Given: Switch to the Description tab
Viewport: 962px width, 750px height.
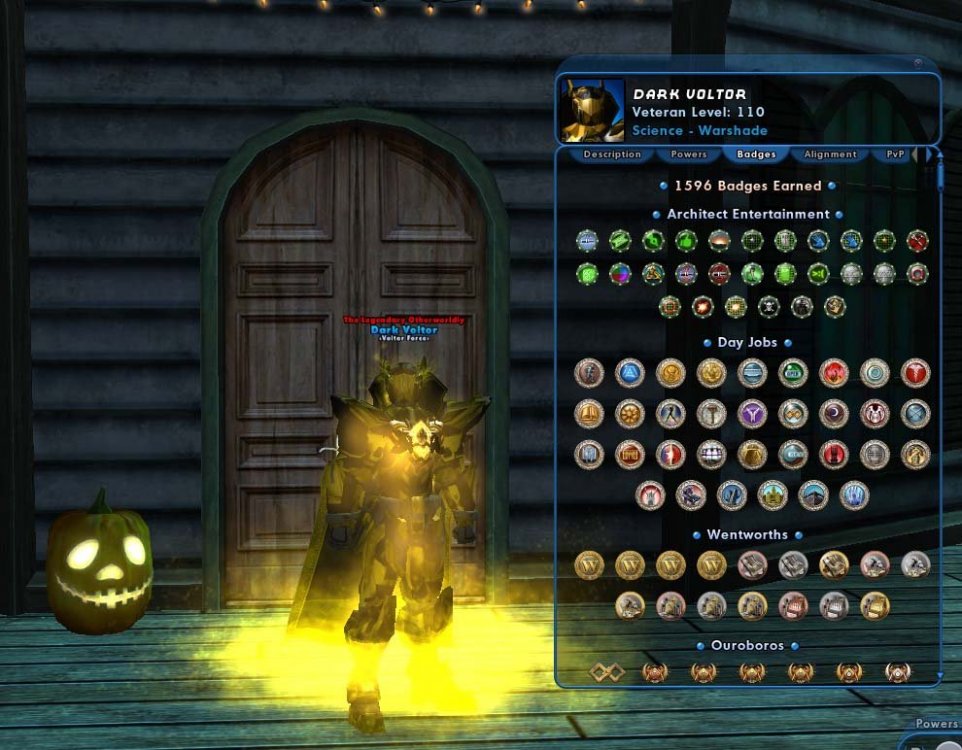Looking at the screenshot, I should 612,155.
